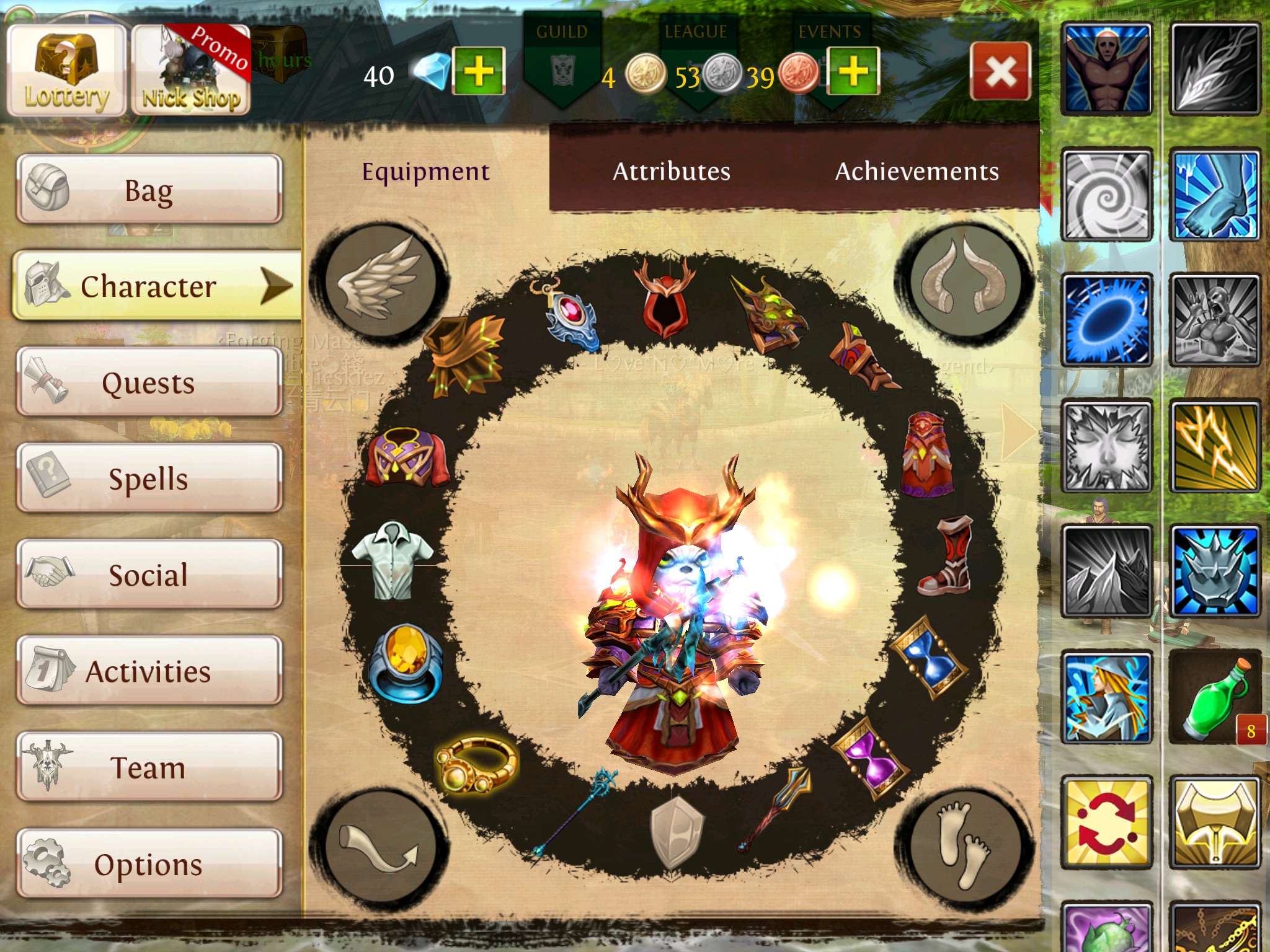The width and height of the screenshot is (1270, 952).
Task: Open the Quests menu
Action: click(149, 382)
